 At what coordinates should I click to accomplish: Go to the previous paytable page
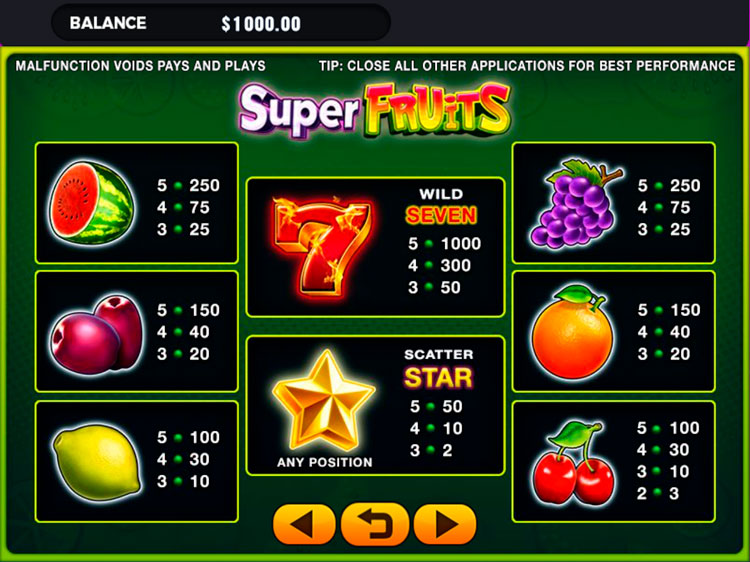pyautogui.click(x=304, y=524)
